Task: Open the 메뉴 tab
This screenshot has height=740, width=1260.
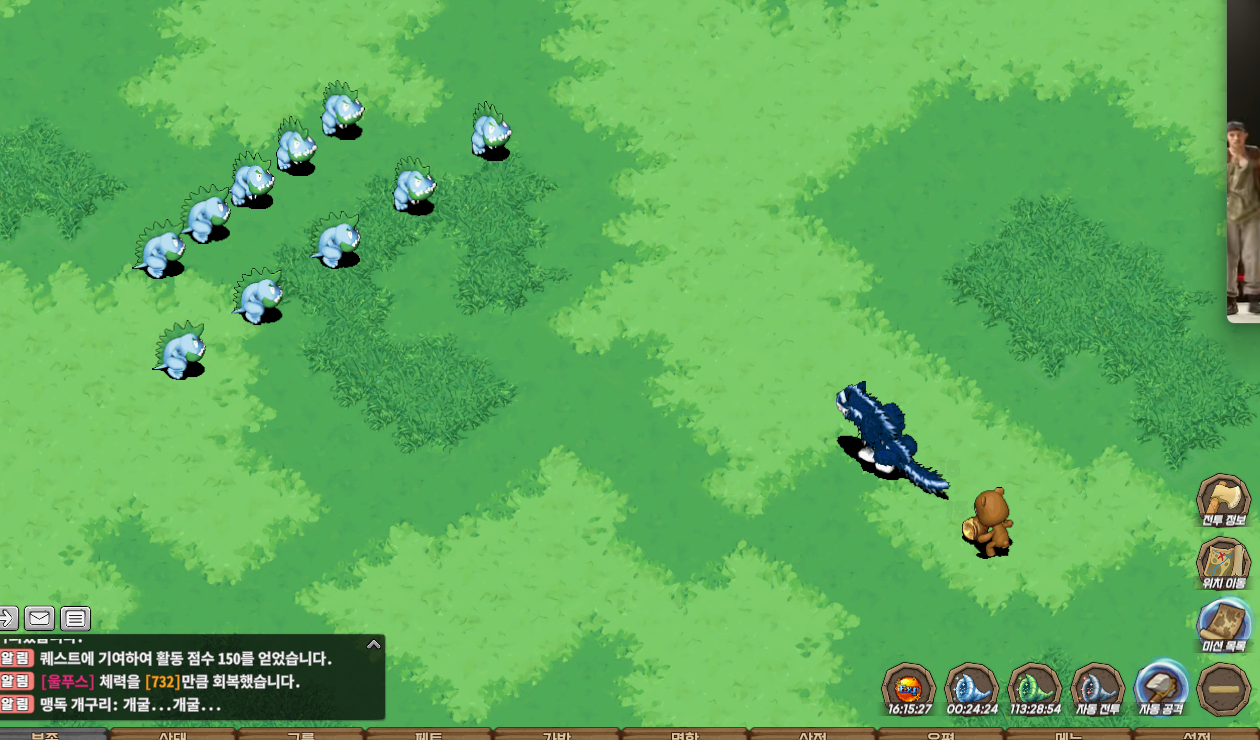Action: [x=1068, y=735]
